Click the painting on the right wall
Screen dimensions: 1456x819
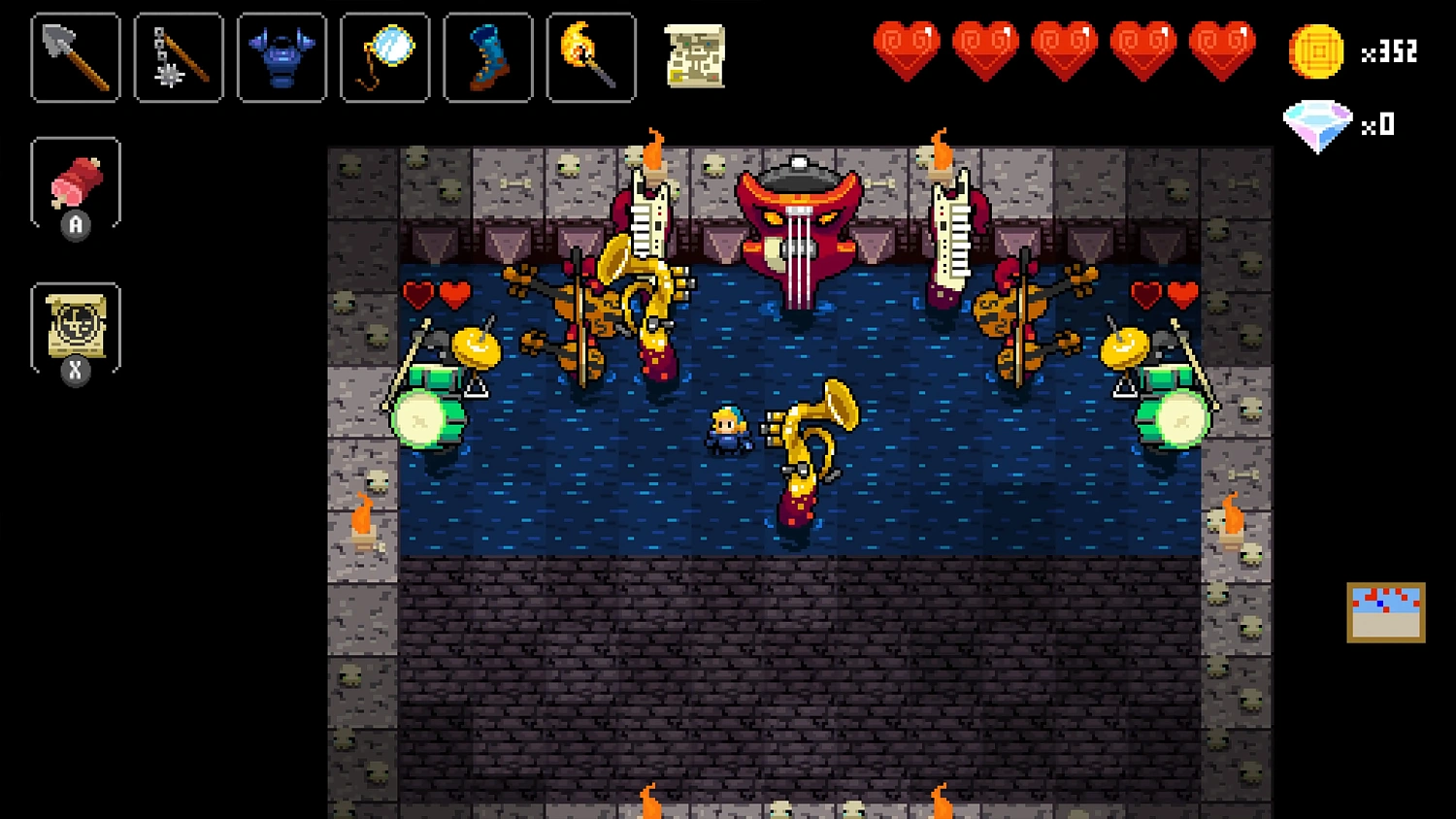[1386, 611]
